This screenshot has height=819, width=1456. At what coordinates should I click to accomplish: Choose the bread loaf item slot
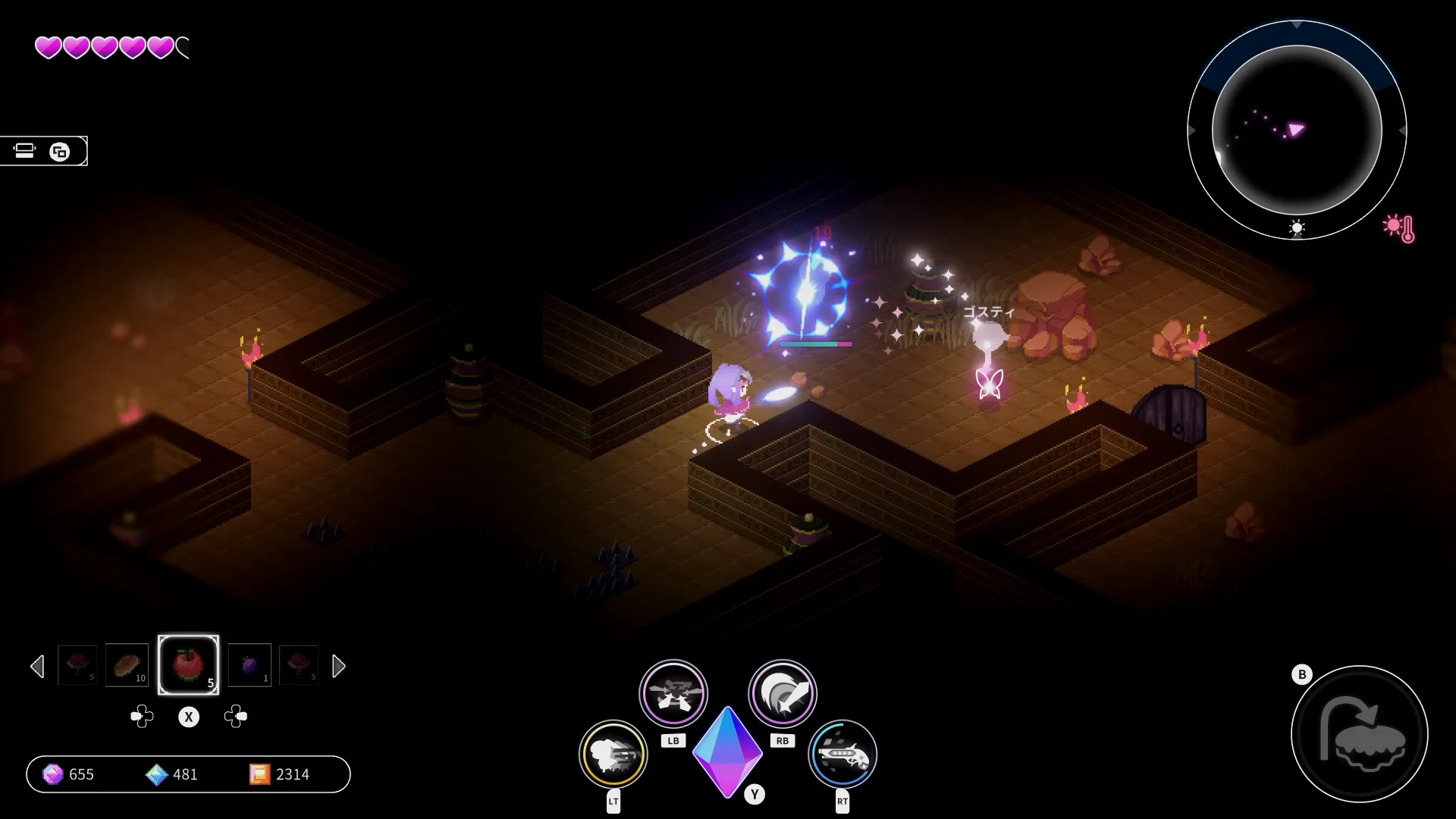point(127,665)
